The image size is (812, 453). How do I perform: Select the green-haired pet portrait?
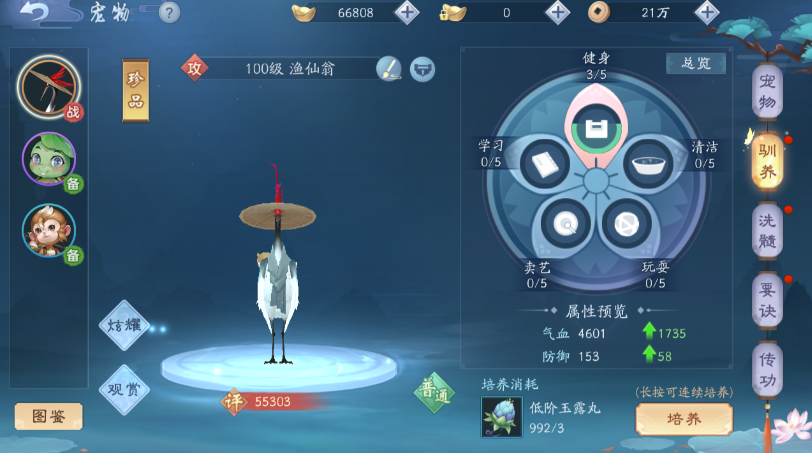click(x=48, y=159)
